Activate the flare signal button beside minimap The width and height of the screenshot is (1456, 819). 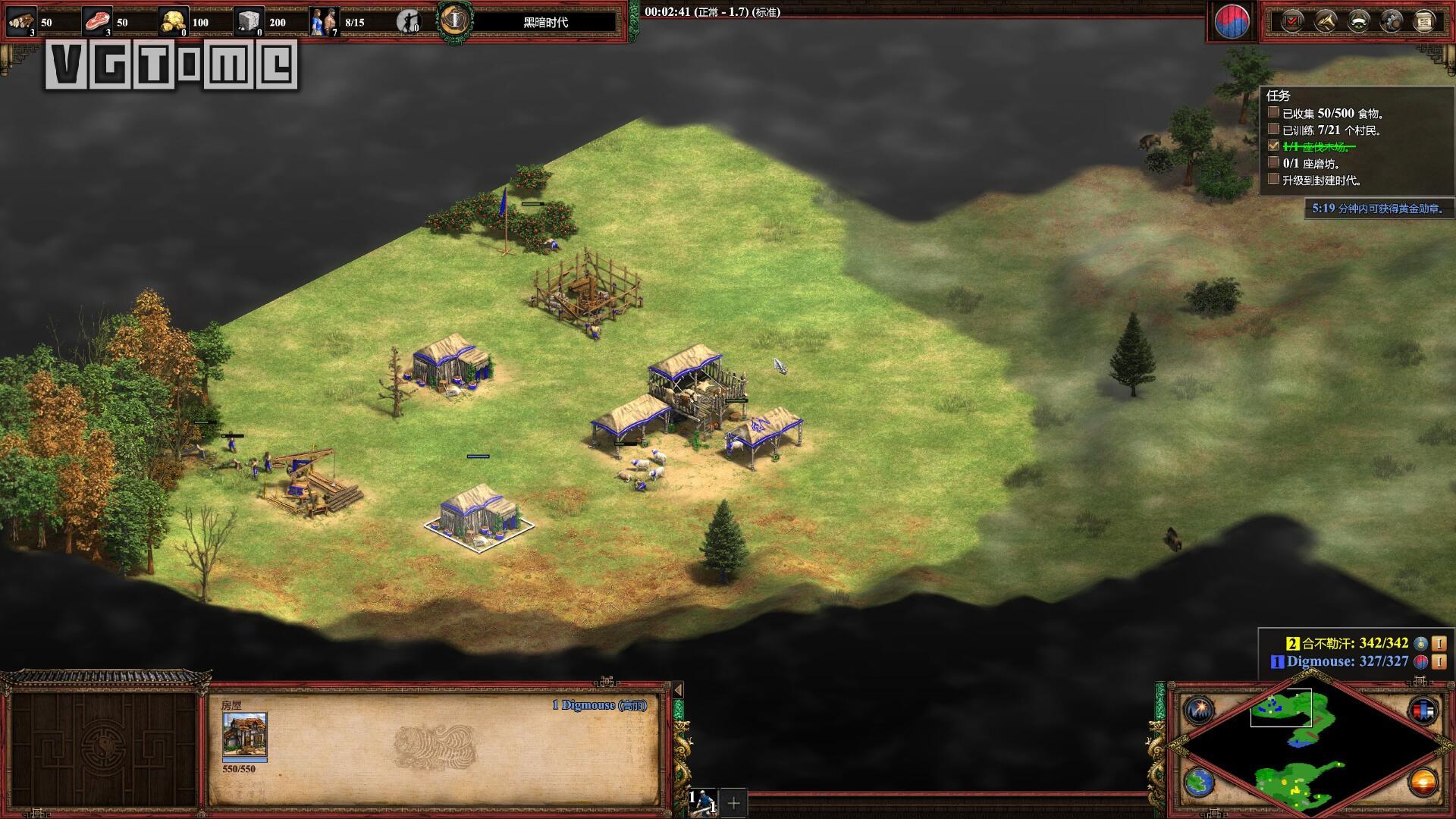(x=1200, y=711)
